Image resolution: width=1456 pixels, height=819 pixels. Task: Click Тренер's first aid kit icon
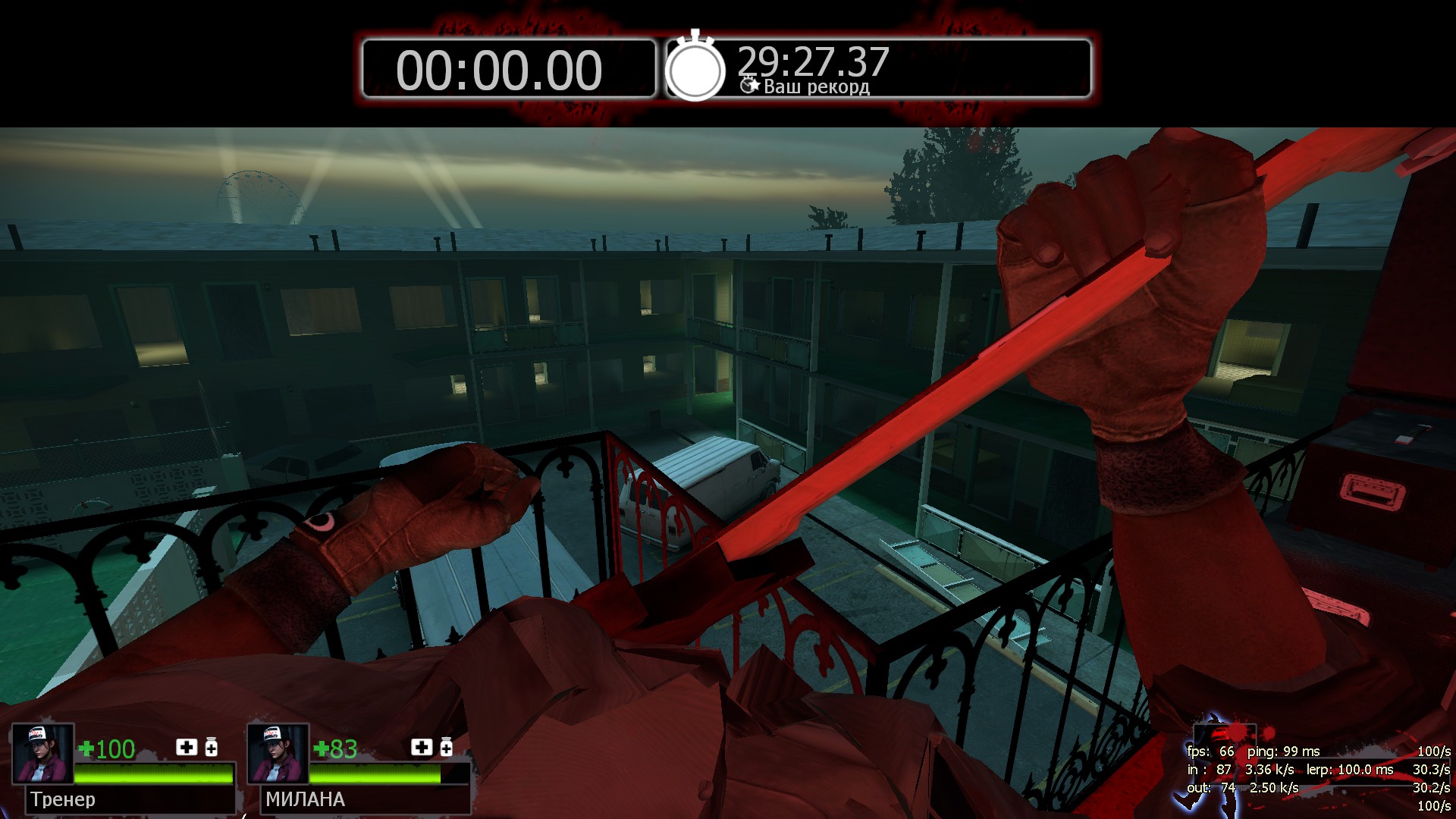[x=187, y=748]
